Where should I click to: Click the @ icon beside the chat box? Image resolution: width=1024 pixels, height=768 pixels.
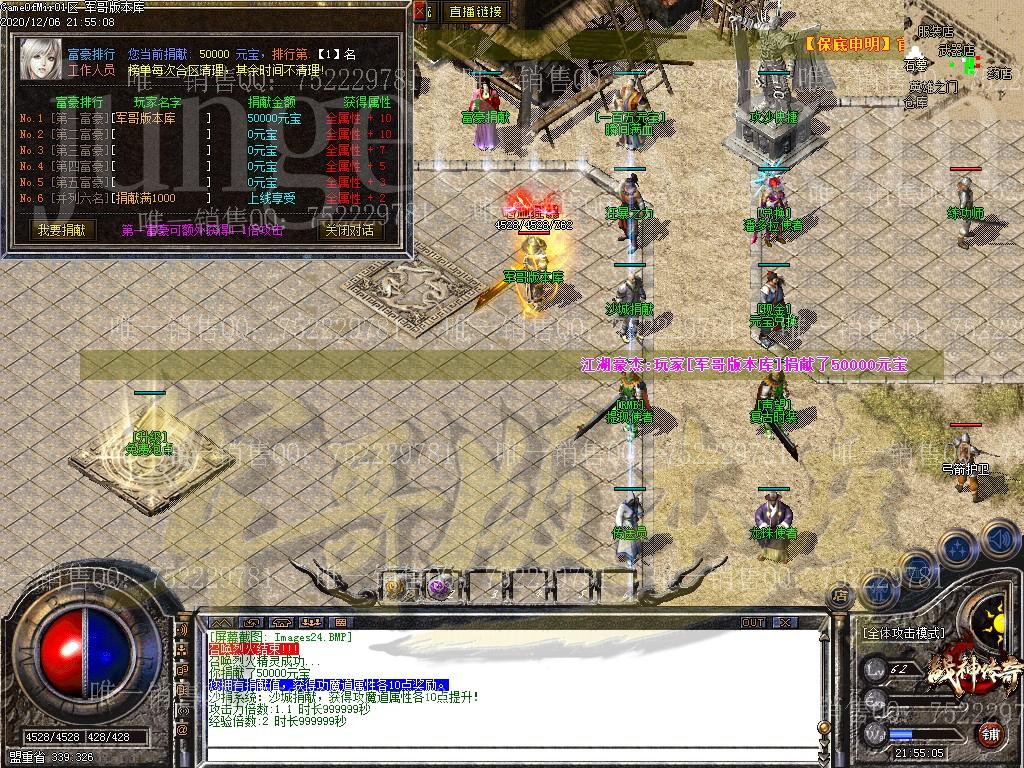(183, 730)
